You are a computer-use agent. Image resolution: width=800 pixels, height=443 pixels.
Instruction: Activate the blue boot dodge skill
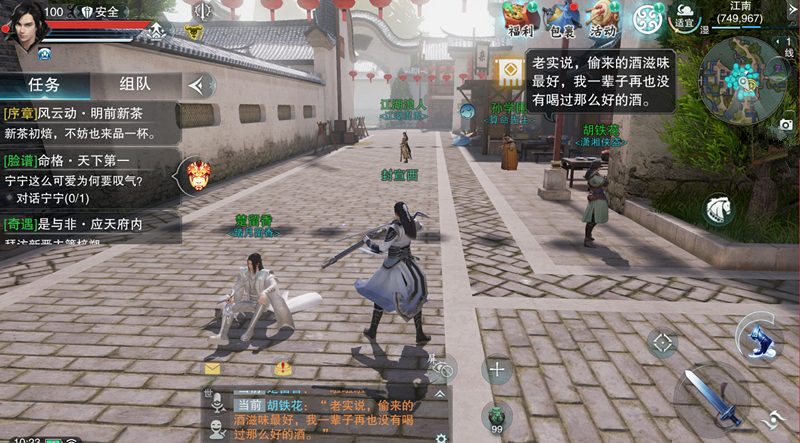click(x=760, y=337)
